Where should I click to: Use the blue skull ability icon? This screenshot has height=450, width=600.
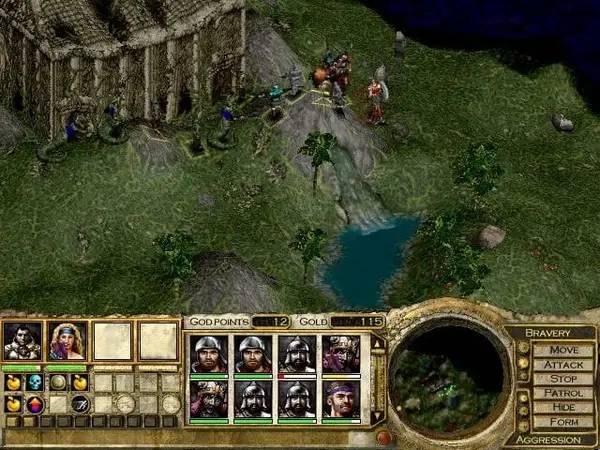[x=34, y=382]
